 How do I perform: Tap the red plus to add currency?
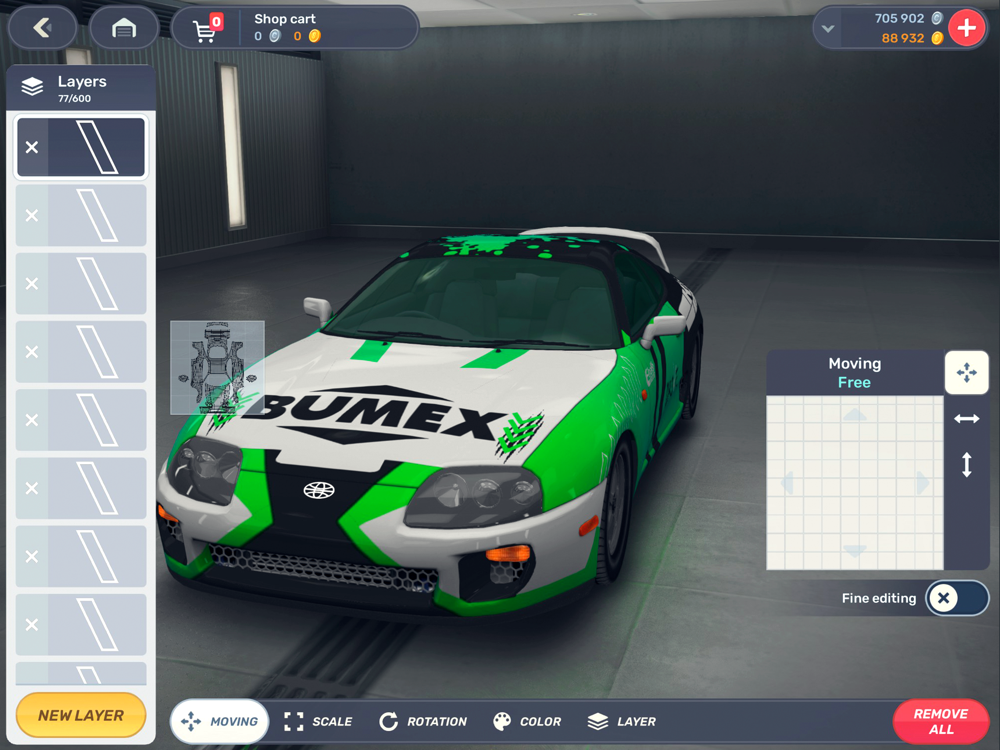coord(966,28)
